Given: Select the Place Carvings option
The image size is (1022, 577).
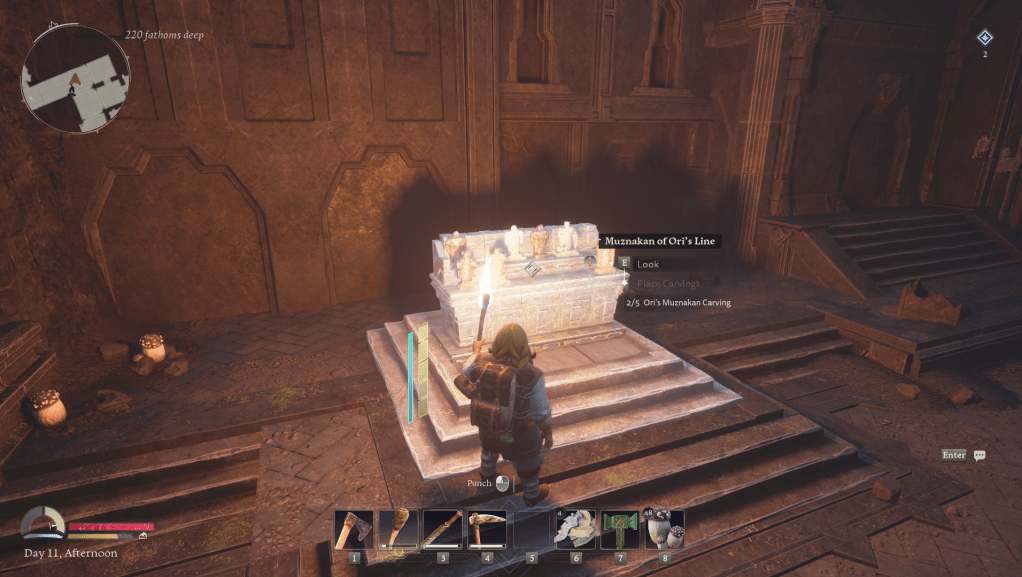Looking at the screenshot, I should (x=670, y=284).
